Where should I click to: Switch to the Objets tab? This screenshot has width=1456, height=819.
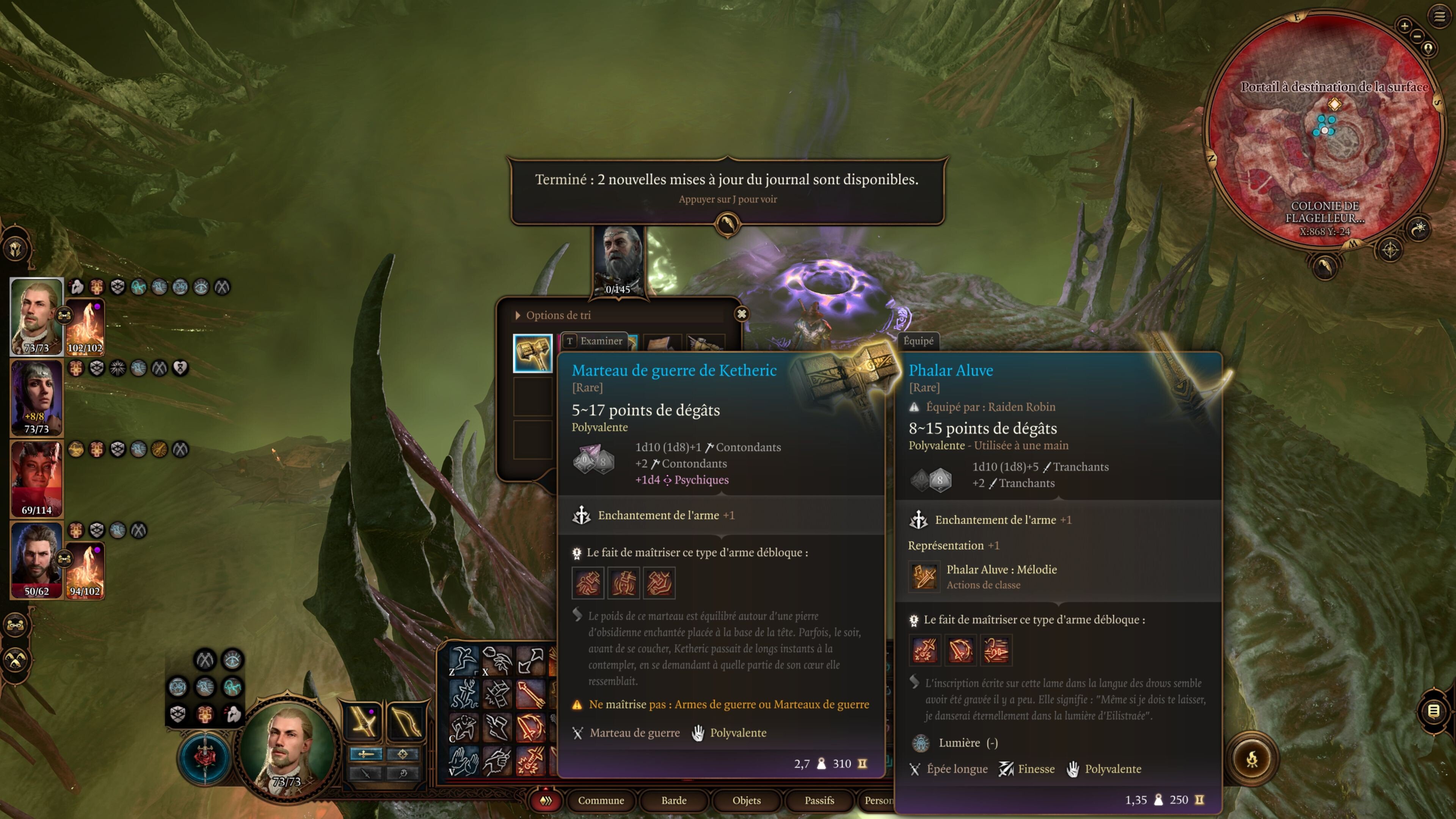[746, 801]
